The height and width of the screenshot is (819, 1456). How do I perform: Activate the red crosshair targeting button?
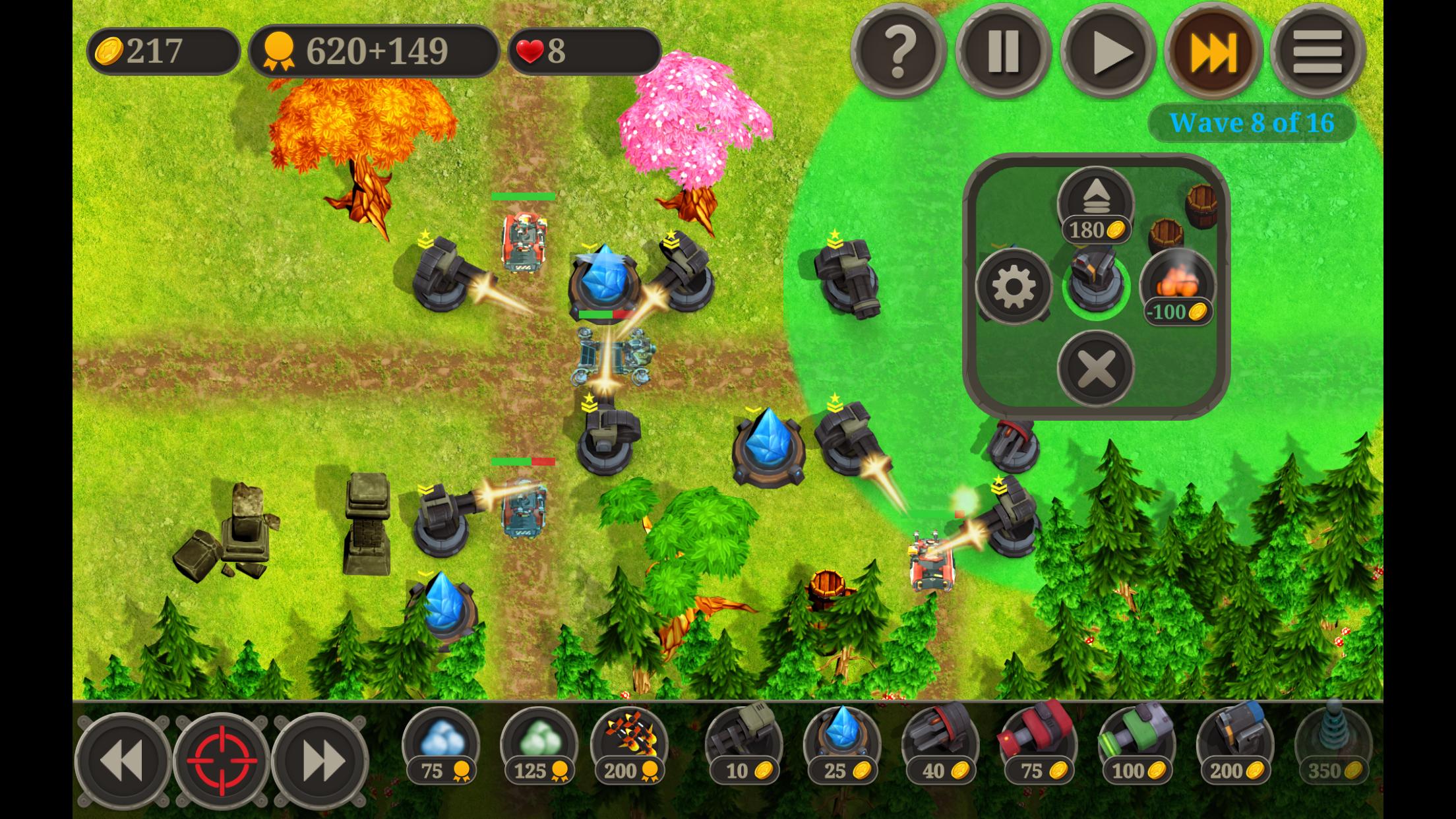222,760
